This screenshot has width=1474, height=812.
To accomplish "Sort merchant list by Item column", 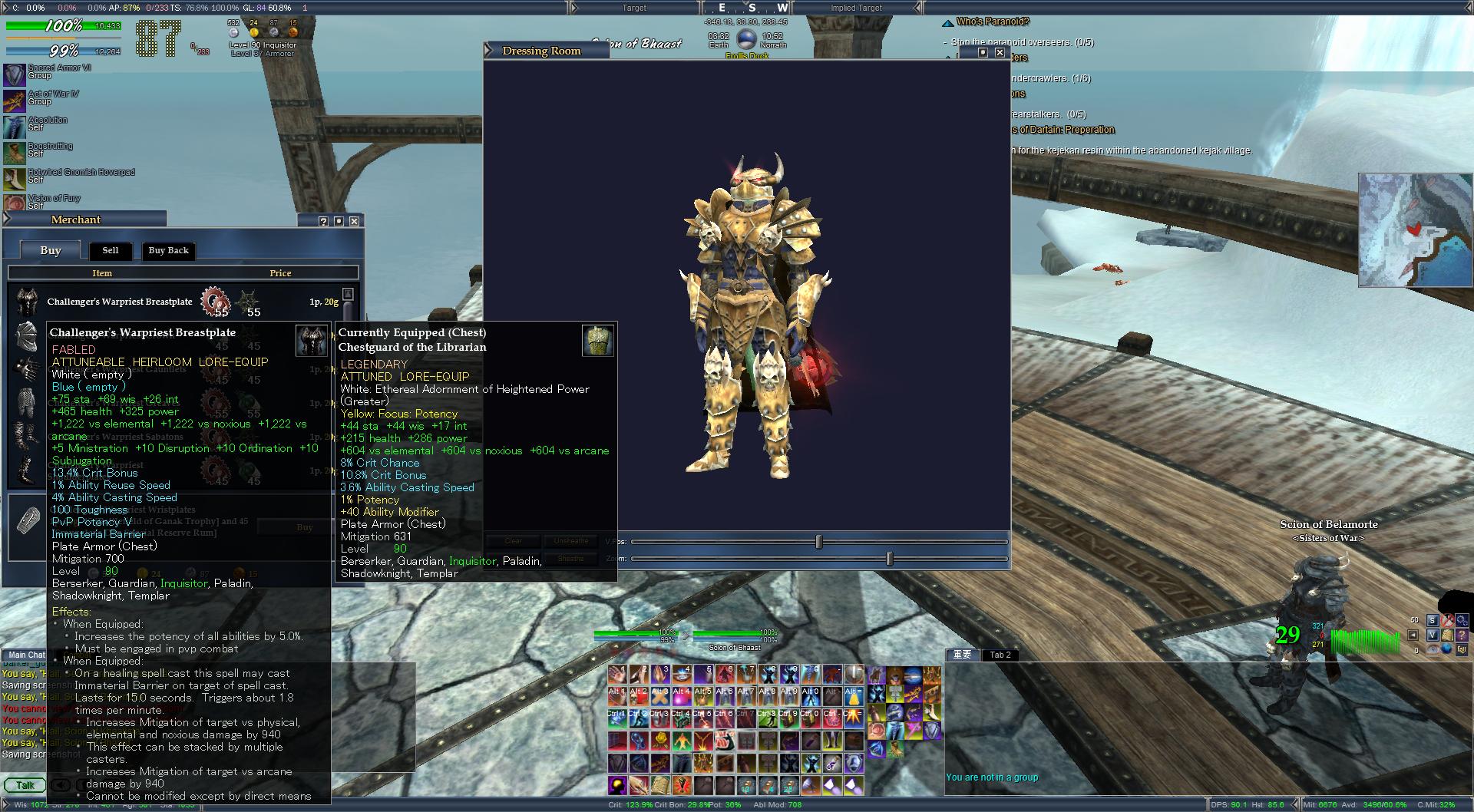I will pyautogui.click(x=102, y=272).
